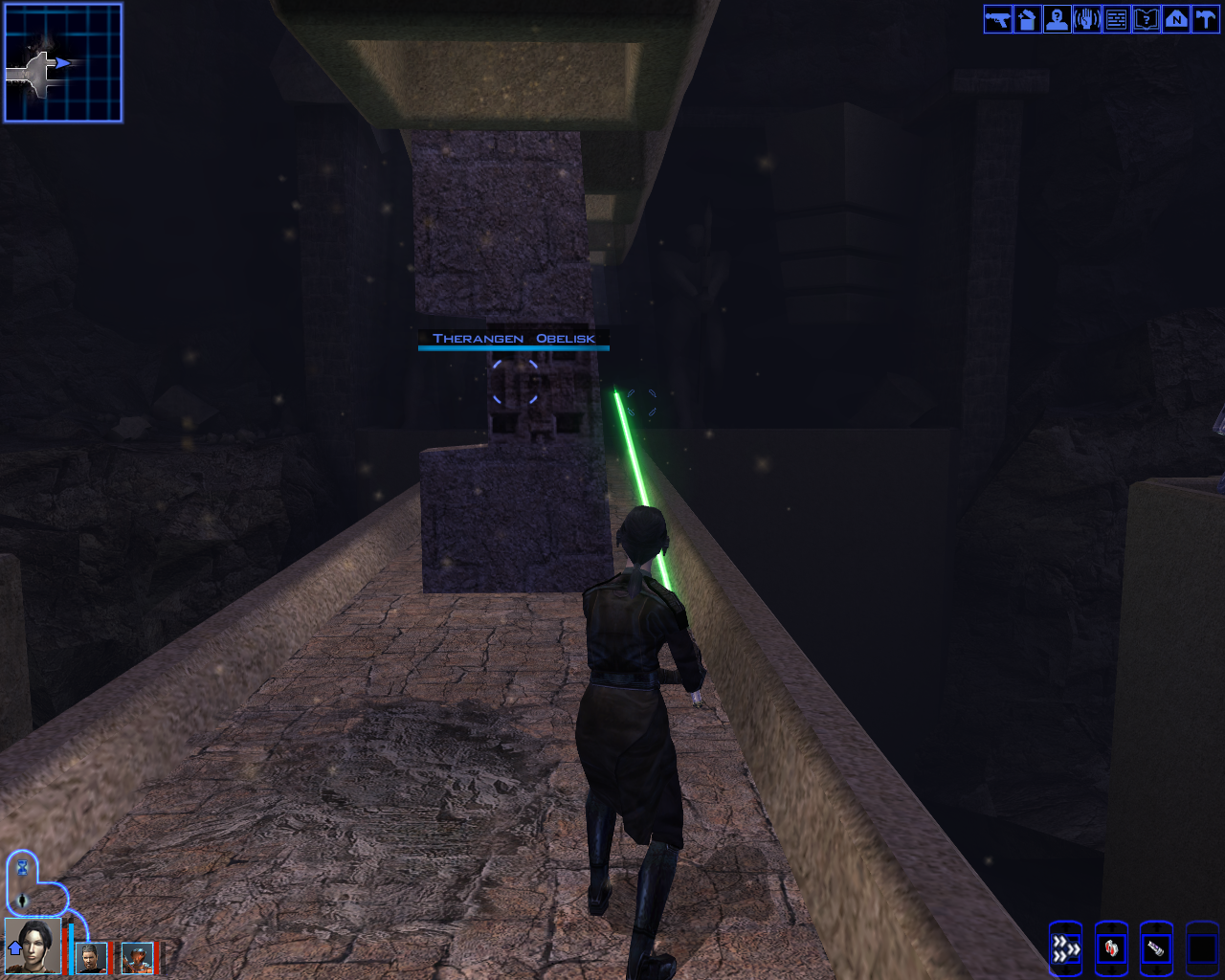Switch to the second party member portrait

coord(93,957)
